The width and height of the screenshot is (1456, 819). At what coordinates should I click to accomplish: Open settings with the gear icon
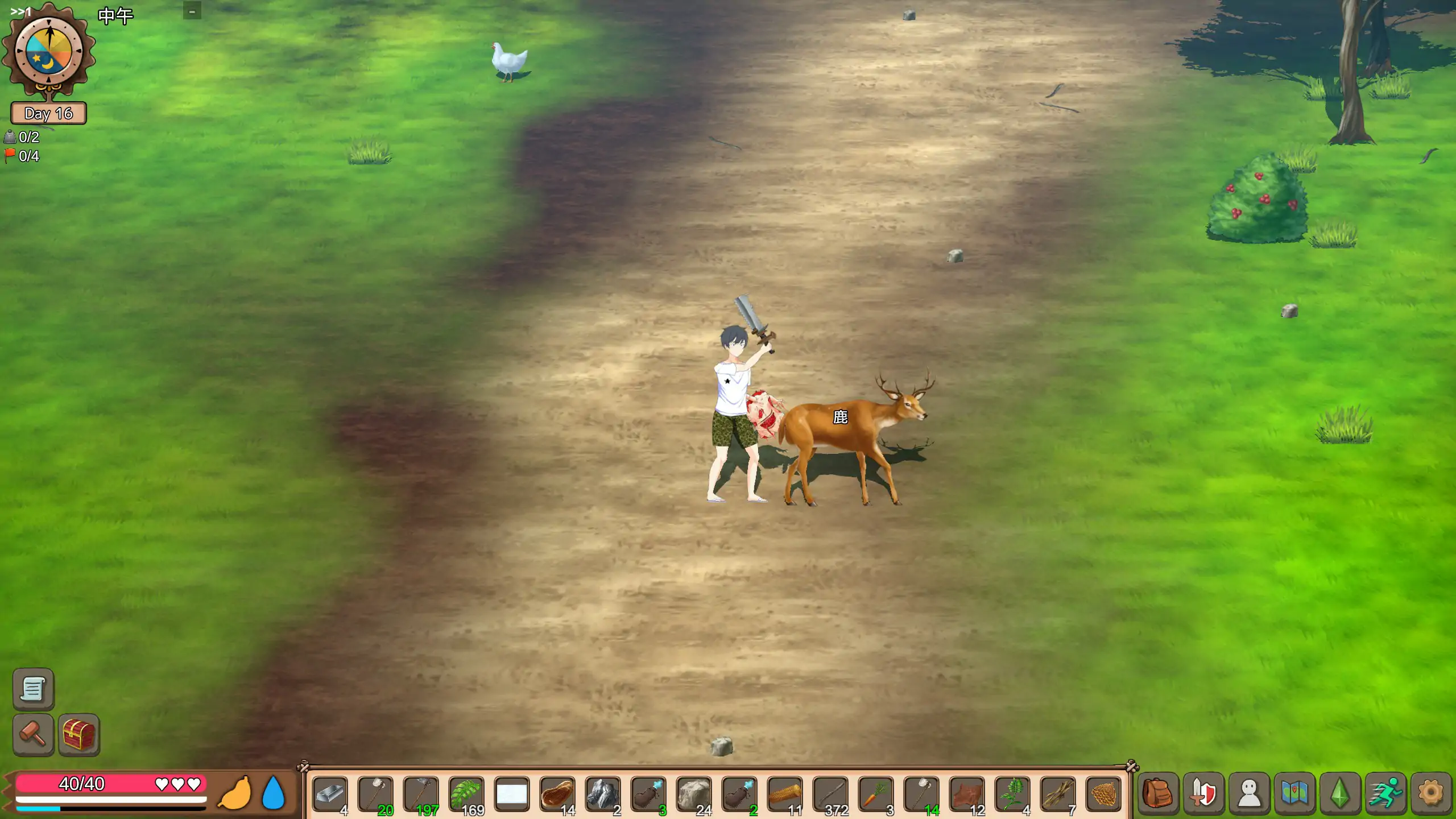pyautogui.click(x=1431, y=793)
